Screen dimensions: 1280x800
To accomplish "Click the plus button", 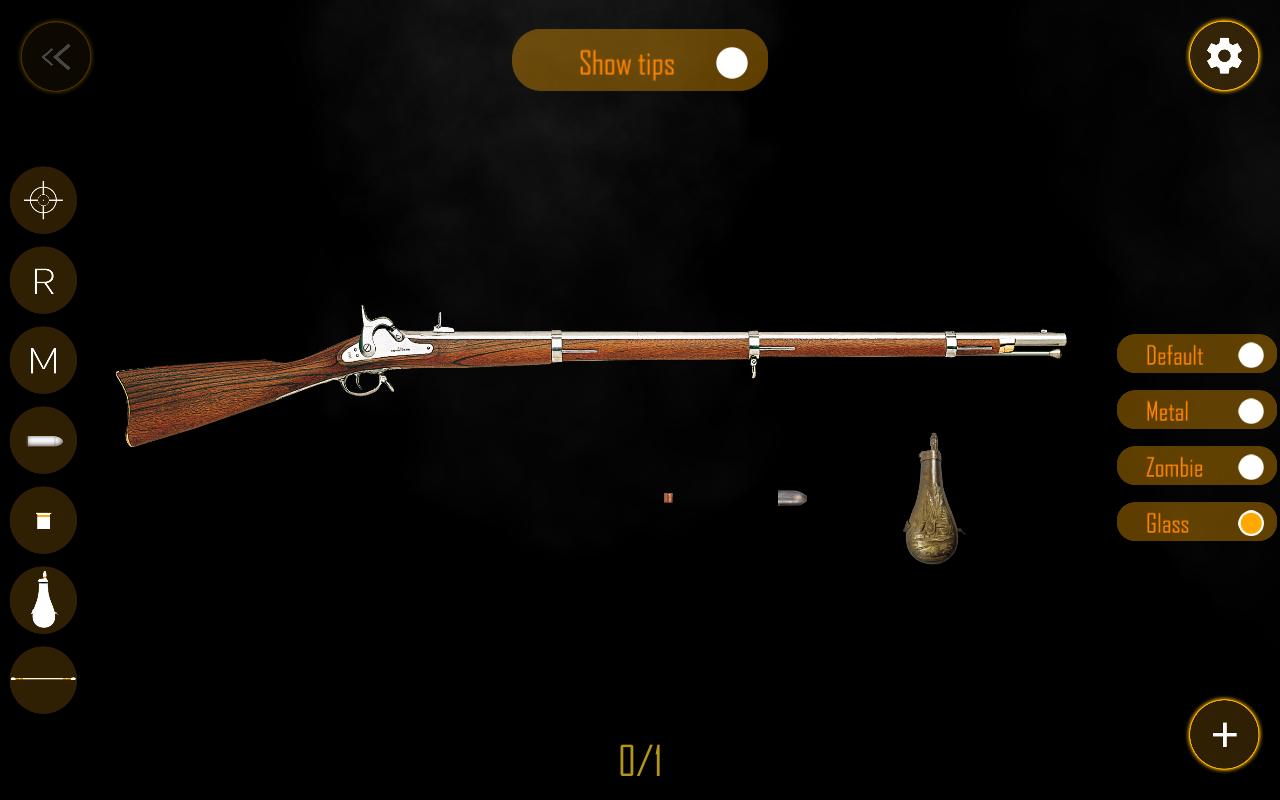I will pyautogui.click(x=1224, y=735).
